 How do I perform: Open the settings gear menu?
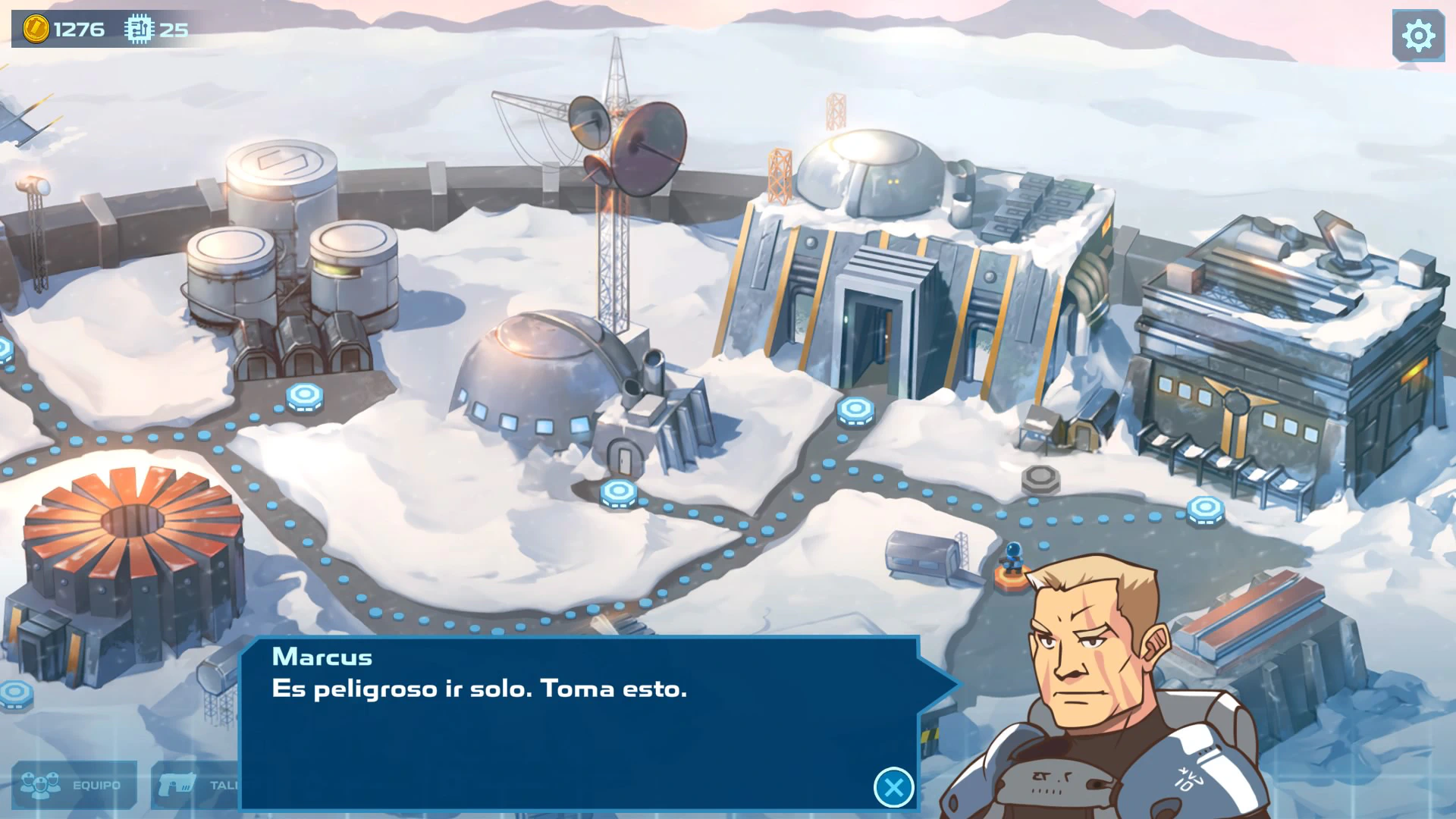pos(1417,36)
